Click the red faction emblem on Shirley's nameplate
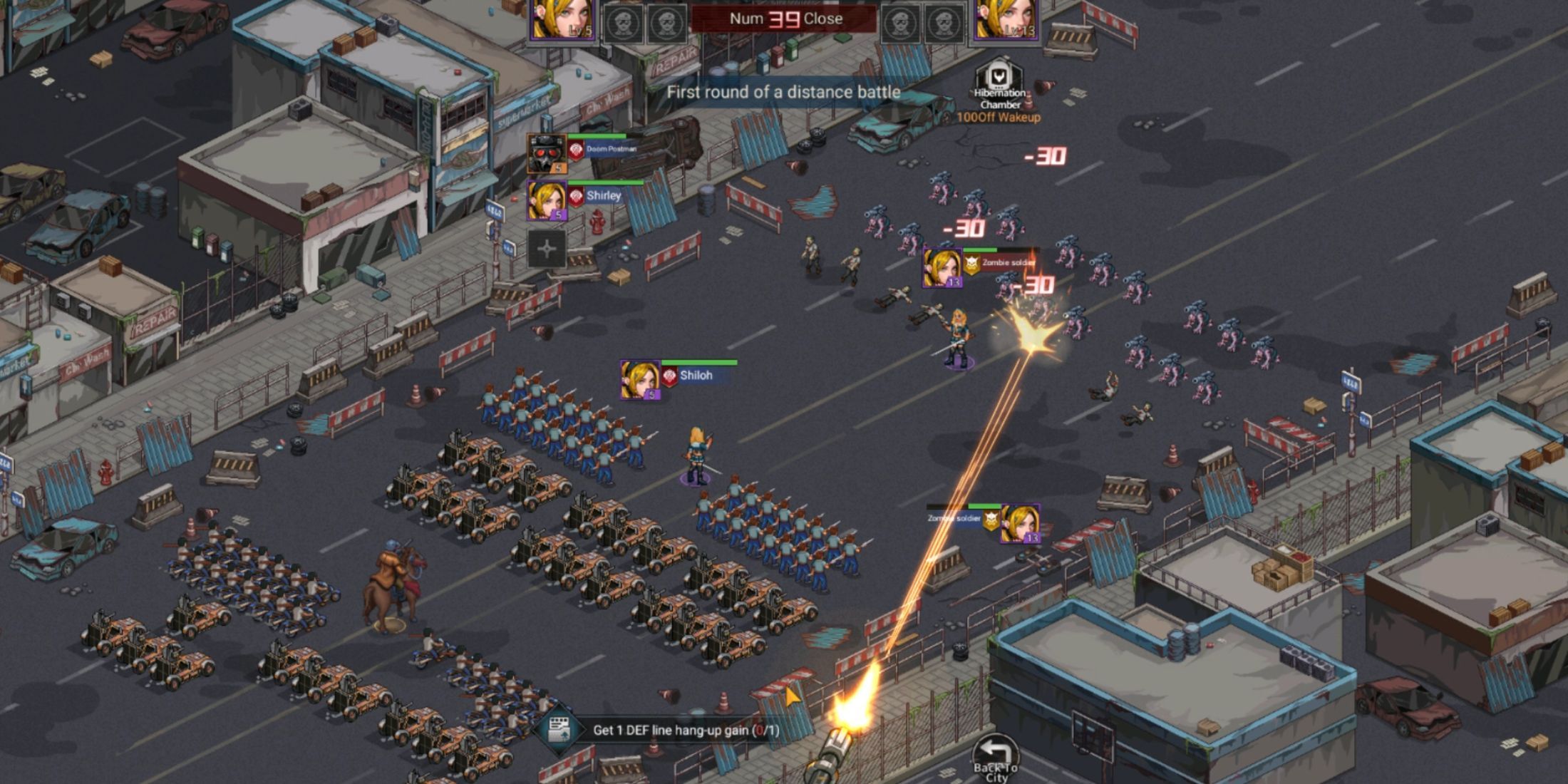 pos(576,196)
